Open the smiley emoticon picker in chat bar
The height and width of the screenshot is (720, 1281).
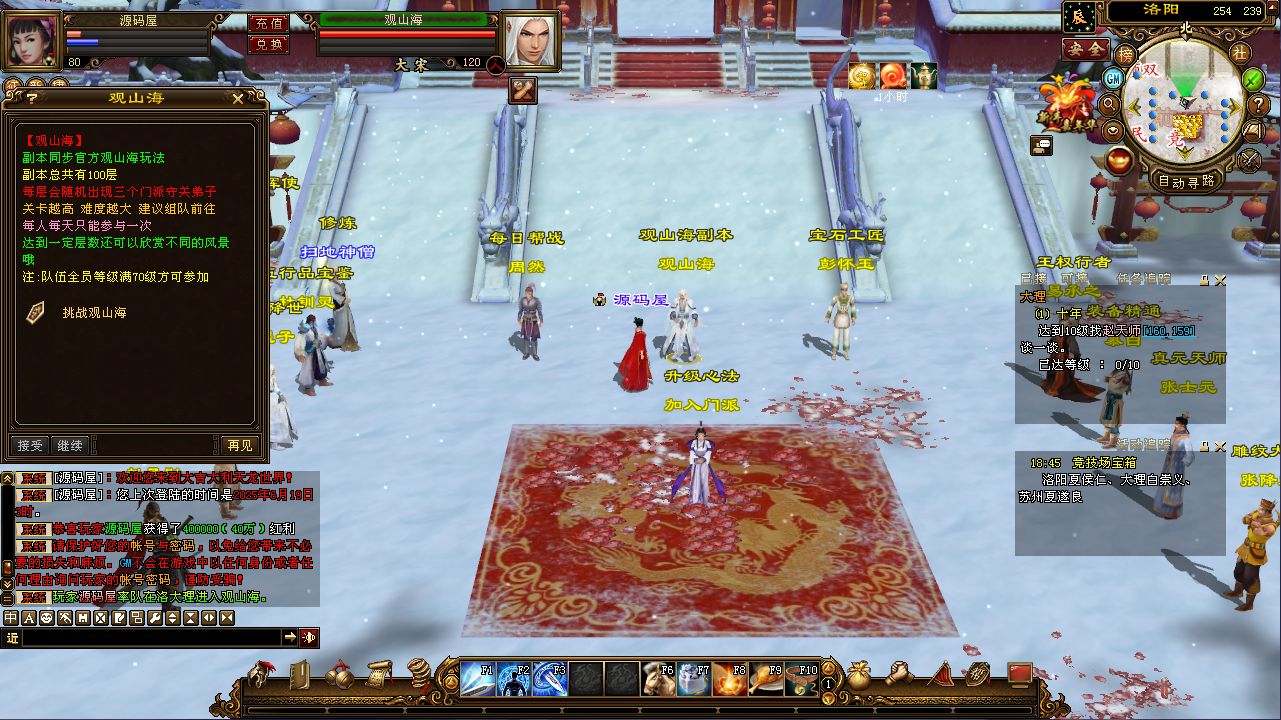pyautogui.click(x=48, y=618)
